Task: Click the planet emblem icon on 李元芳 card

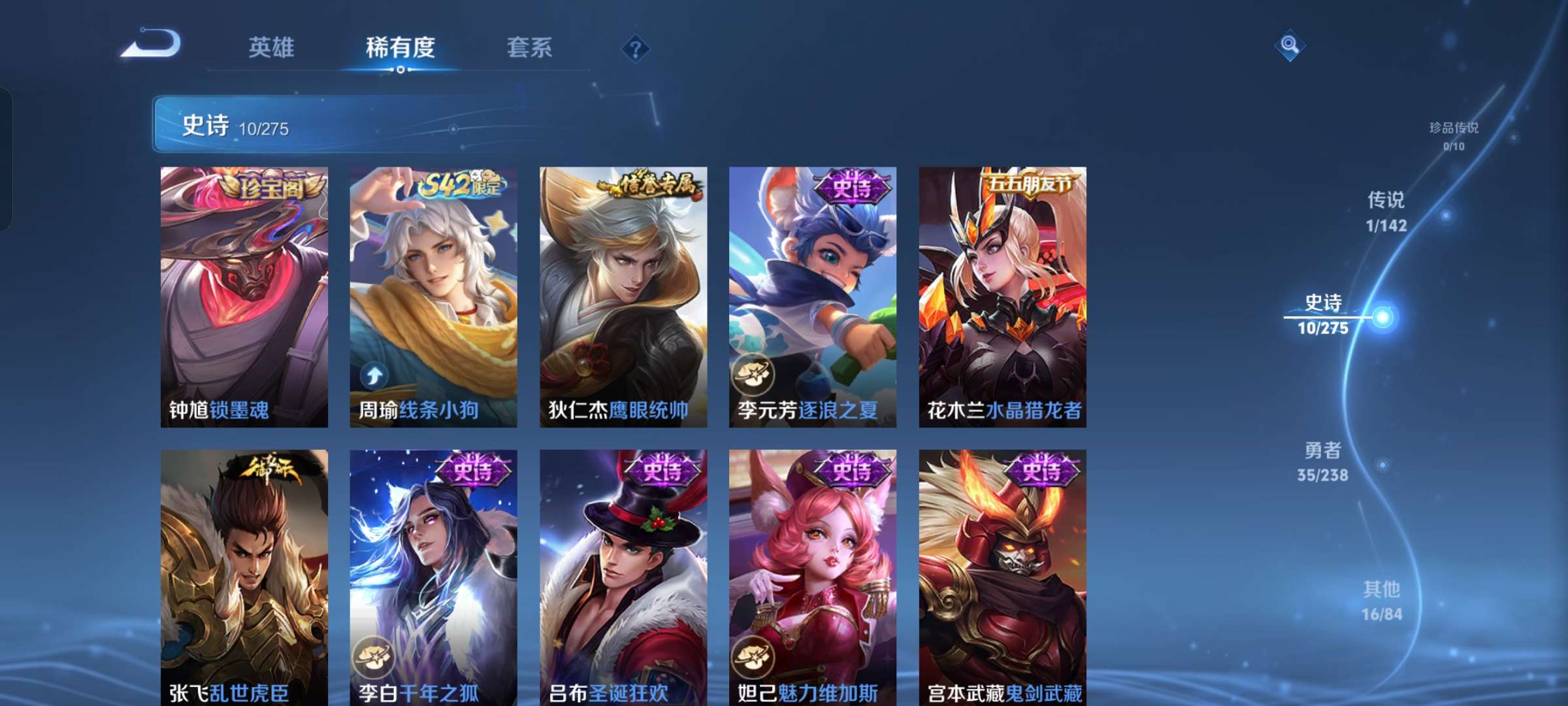Action: (751, 376)
